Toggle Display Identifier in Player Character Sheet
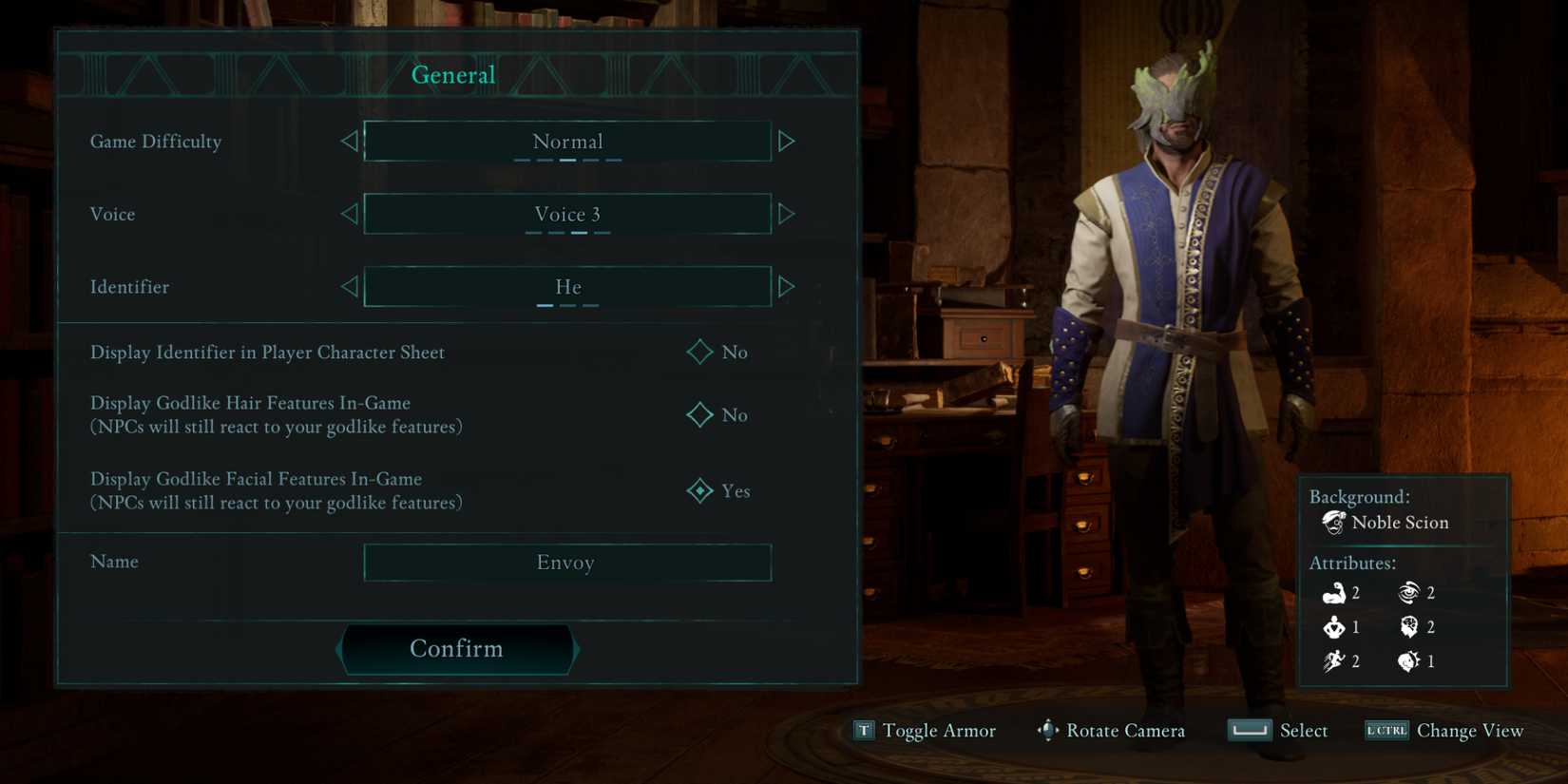 [700, 352]
